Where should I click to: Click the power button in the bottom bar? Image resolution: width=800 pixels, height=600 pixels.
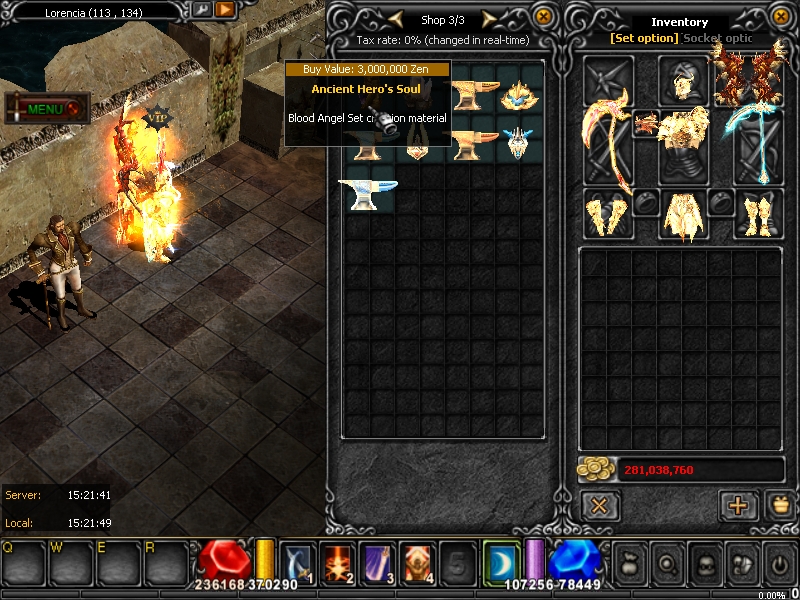click(779, 563)
